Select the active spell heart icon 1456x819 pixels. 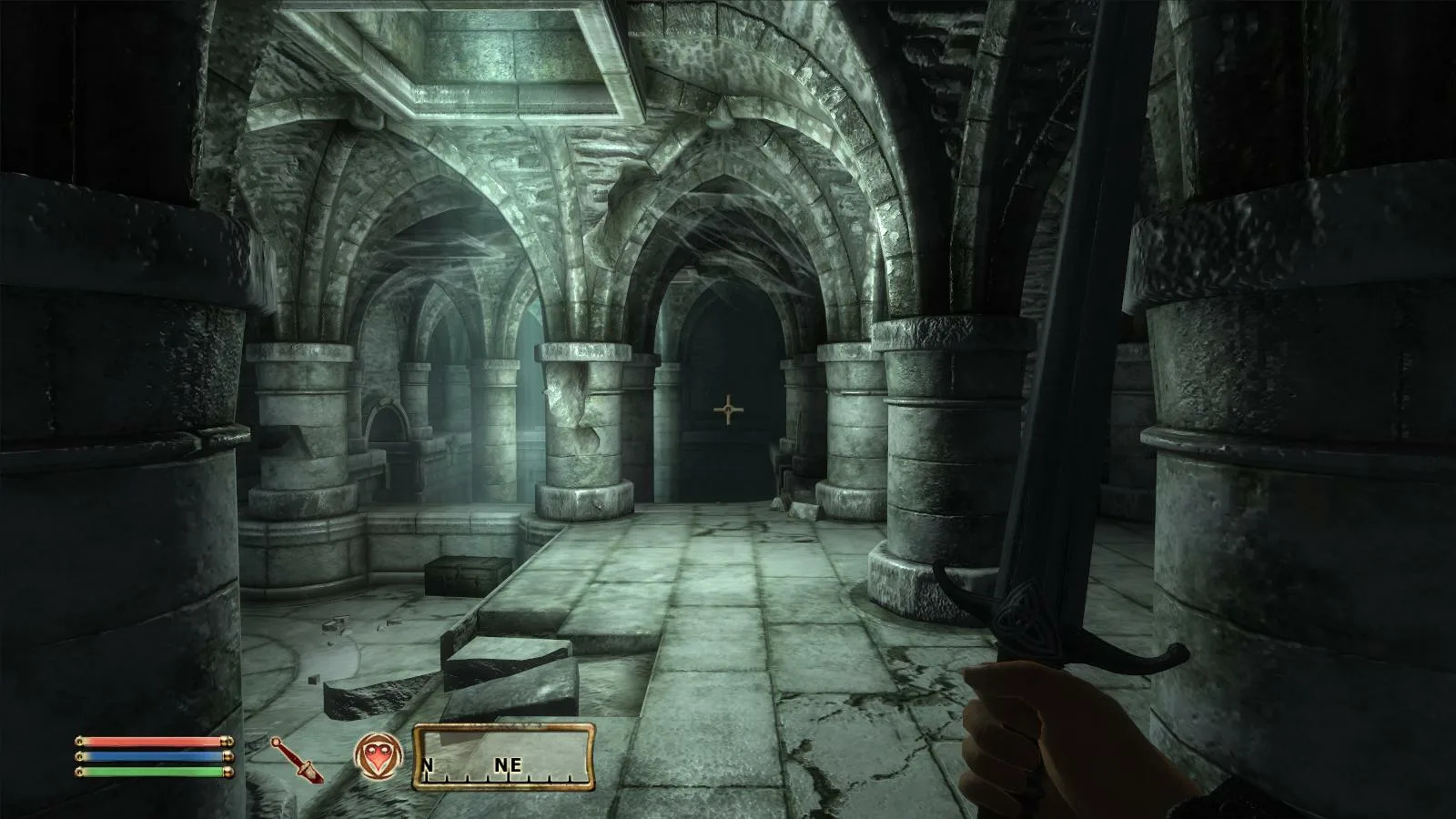coord(377,757)
